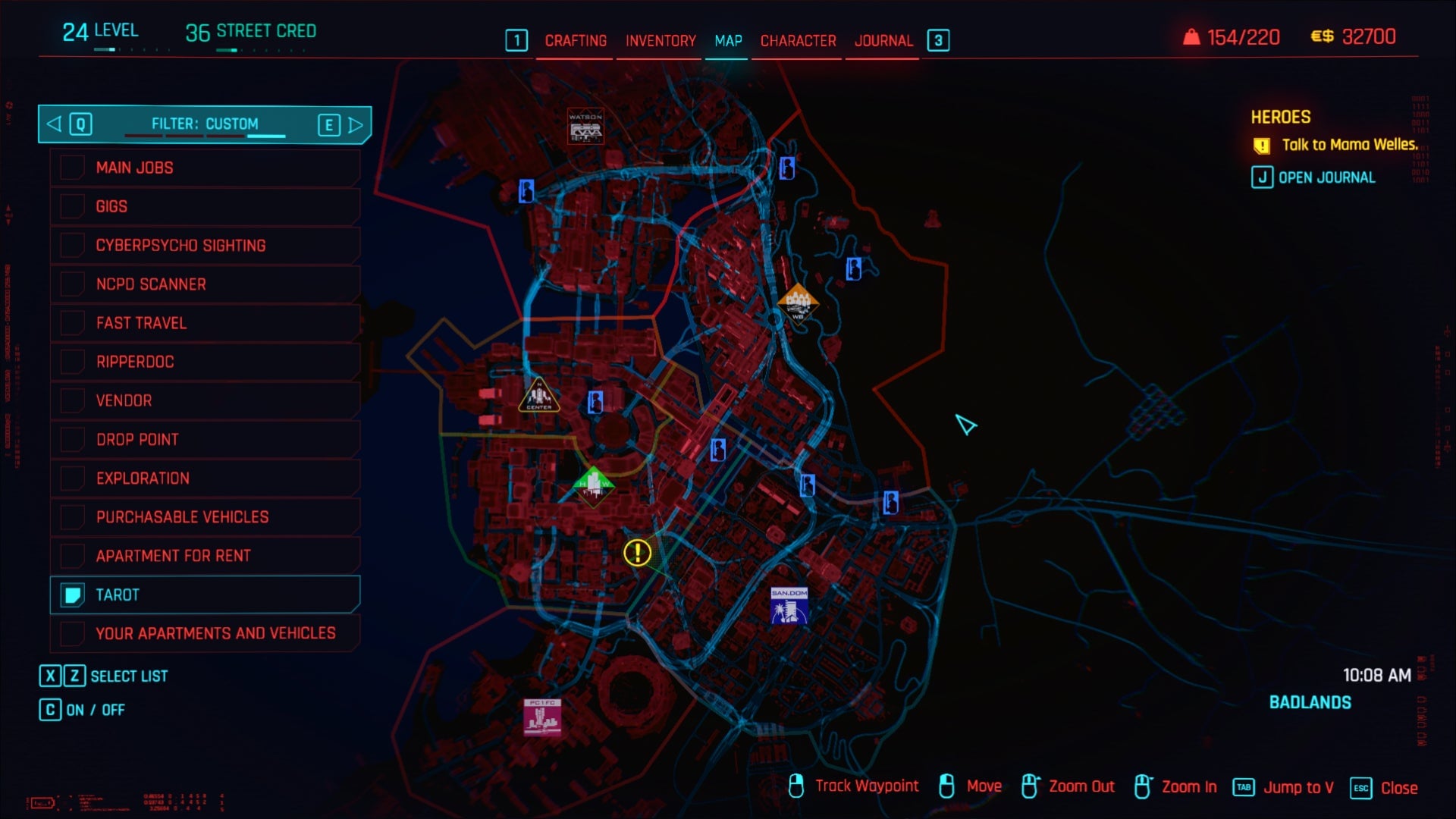The width and height of the screenshot is (1456, 819).
Task: Open the Journal tab
Action: [883, 41]
